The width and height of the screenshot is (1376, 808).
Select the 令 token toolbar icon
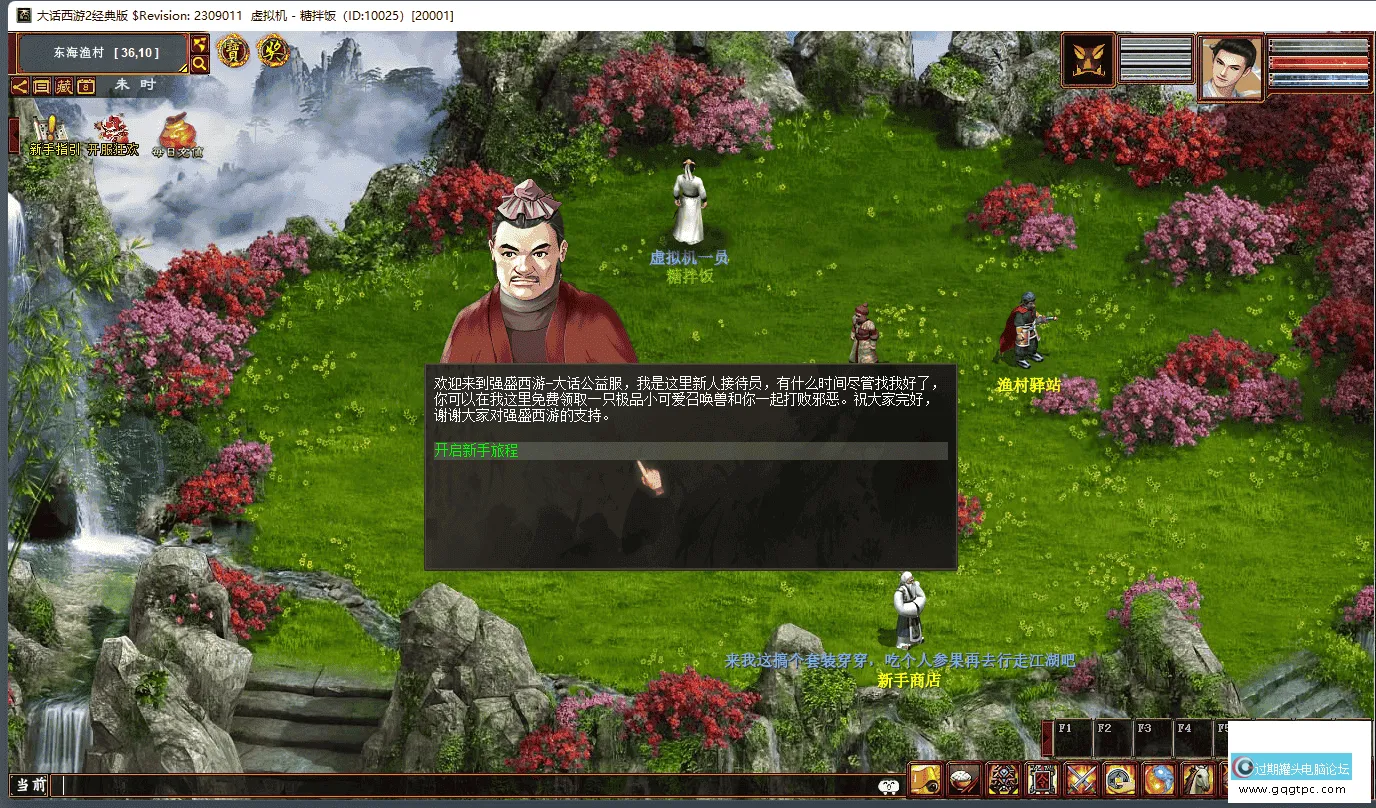point(1042,779)
